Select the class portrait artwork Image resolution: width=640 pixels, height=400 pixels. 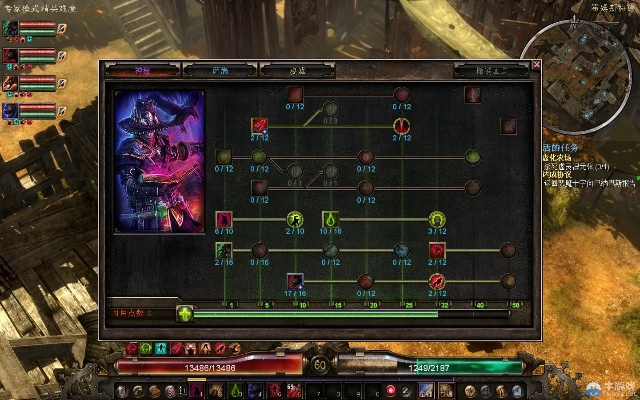[159, 162]
